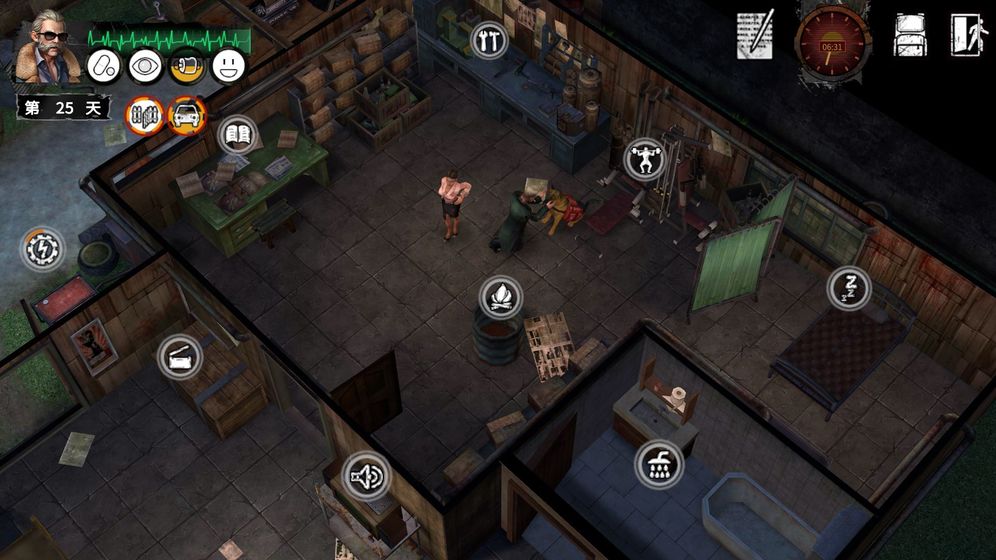The height and width of the screenshot is (560, 996).
Task: Check the eye status icon
Action: pyautogui.click(x=146, y=66)
